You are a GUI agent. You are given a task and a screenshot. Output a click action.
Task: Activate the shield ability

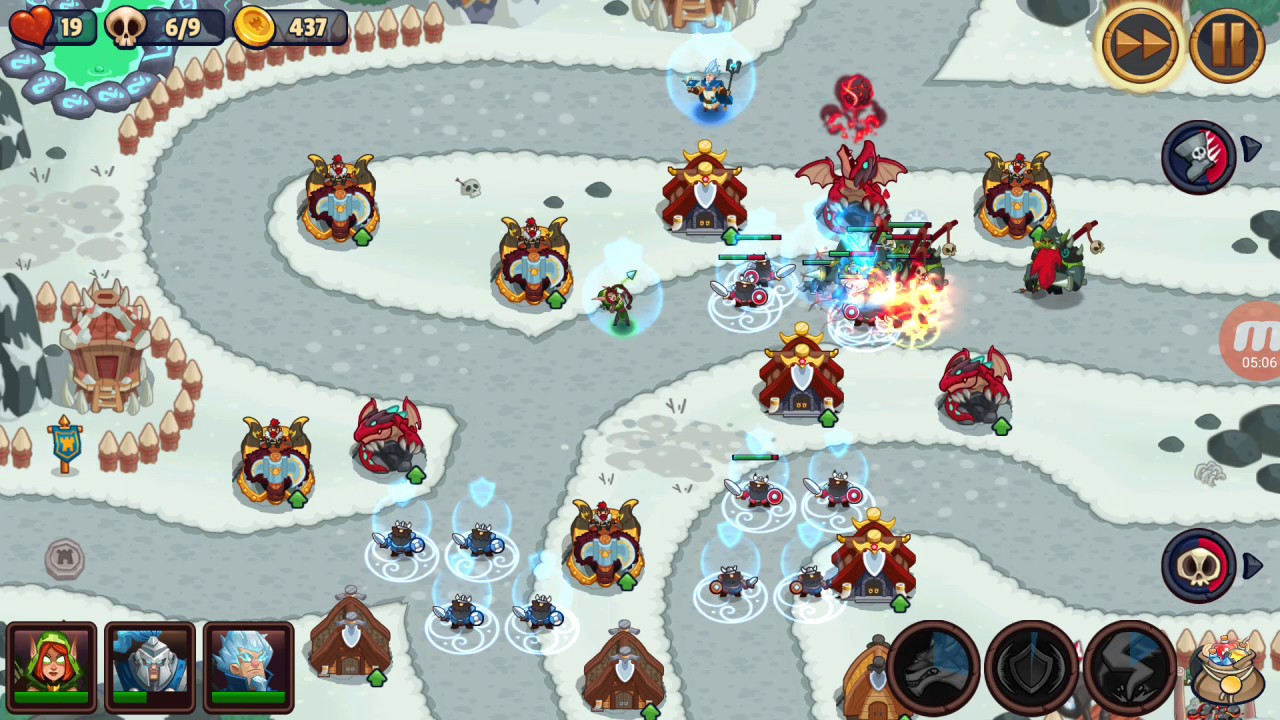(x=1031, y=666)
